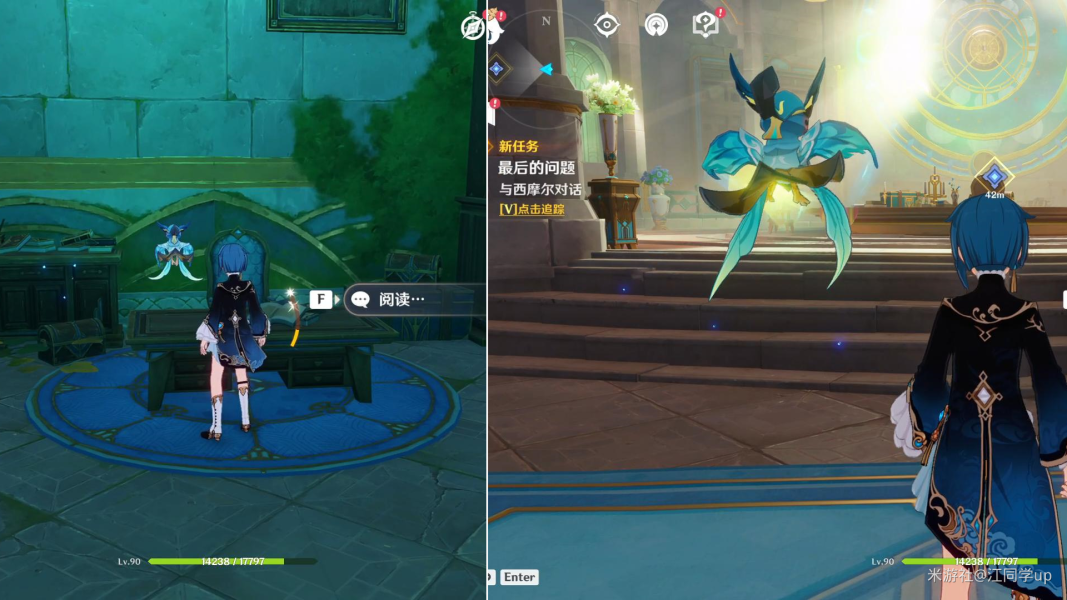The width and height of the screenshot is (1067, 600).
Task: Open the new quest 最后的问题 notification
Action: [x=541, y=168]
